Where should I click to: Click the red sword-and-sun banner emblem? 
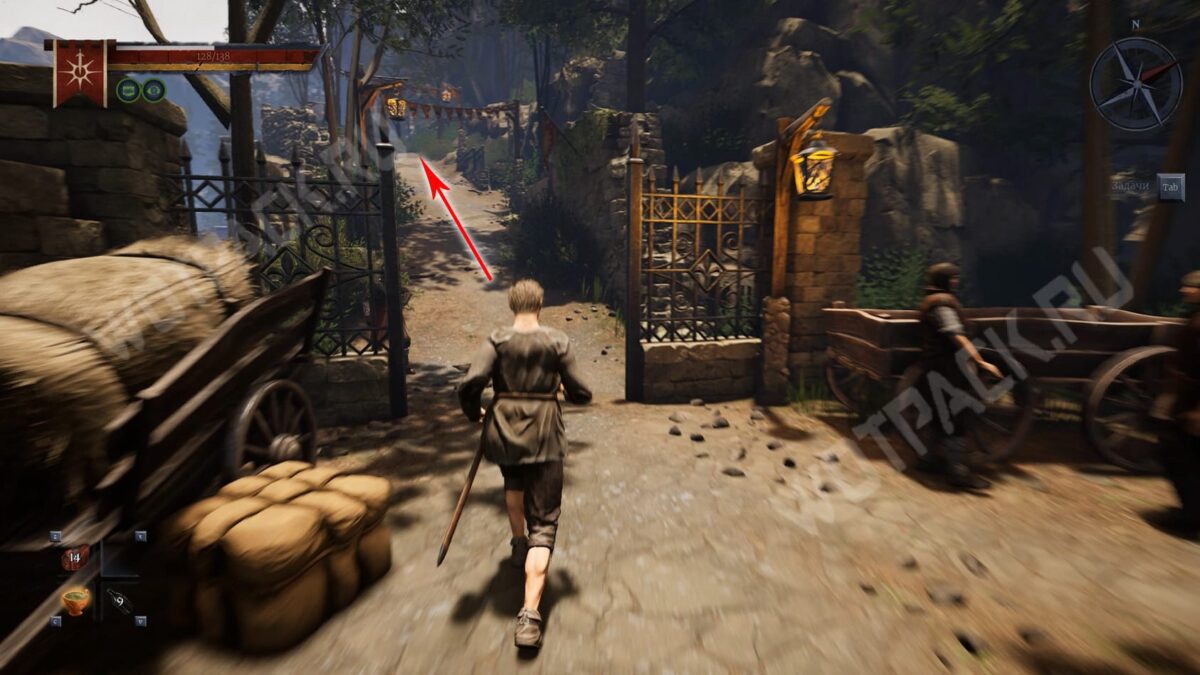80,72
